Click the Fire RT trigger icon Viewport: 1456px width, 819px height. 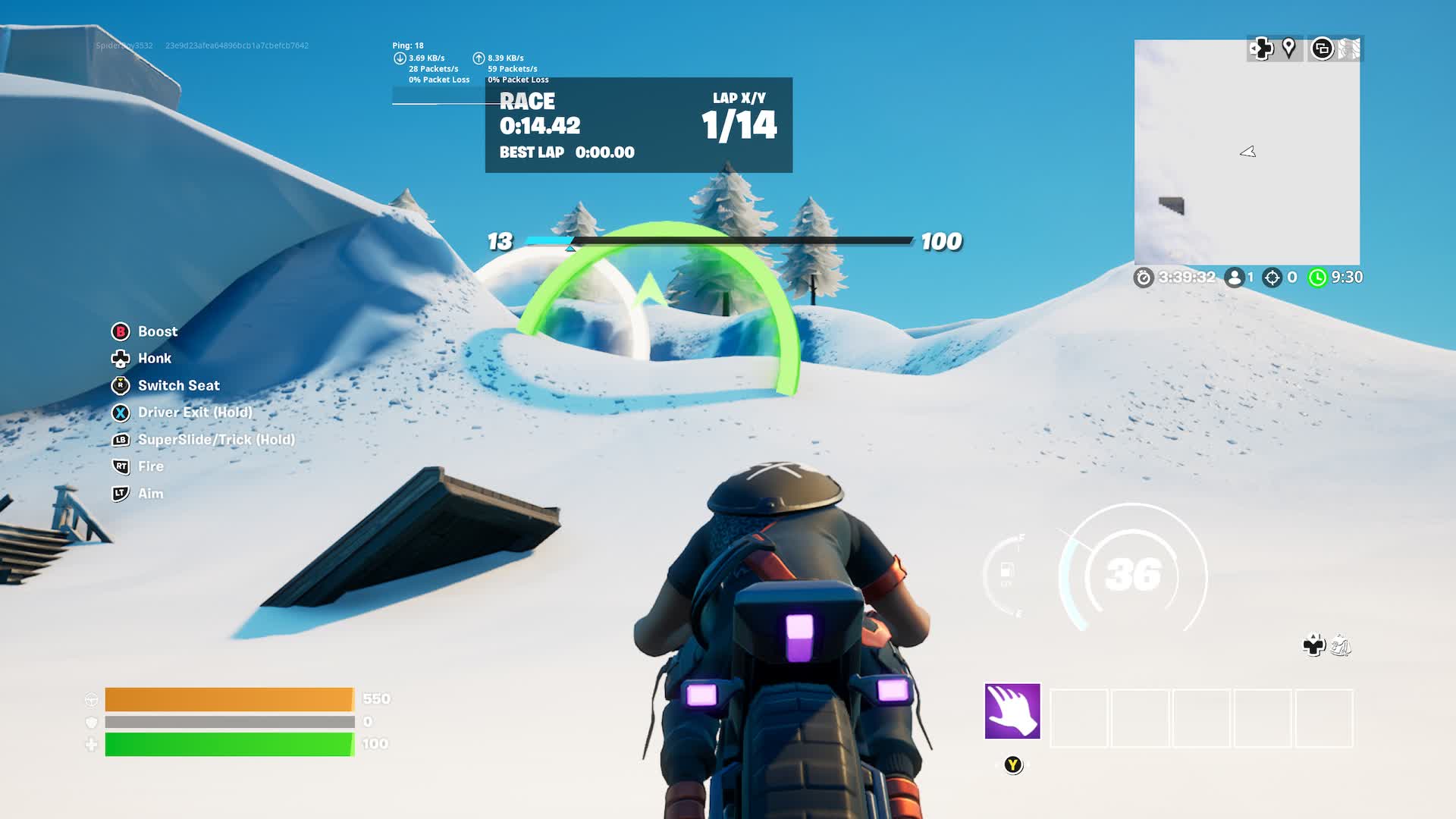[x=121, y=466]
